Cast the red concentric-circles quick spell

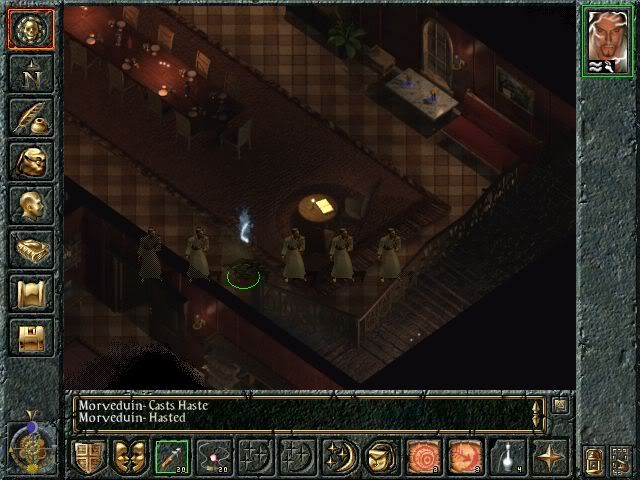(x=424, y=456)
